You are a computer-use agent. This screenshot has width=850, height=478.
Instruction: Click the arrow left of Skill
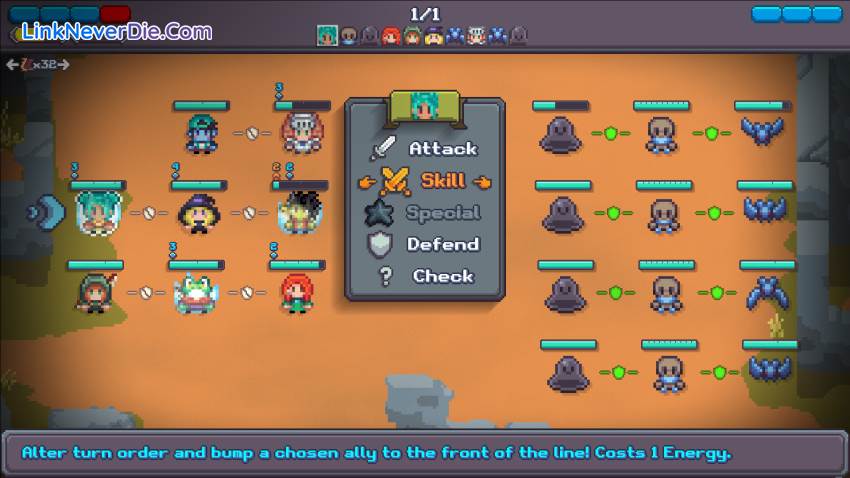367,181
